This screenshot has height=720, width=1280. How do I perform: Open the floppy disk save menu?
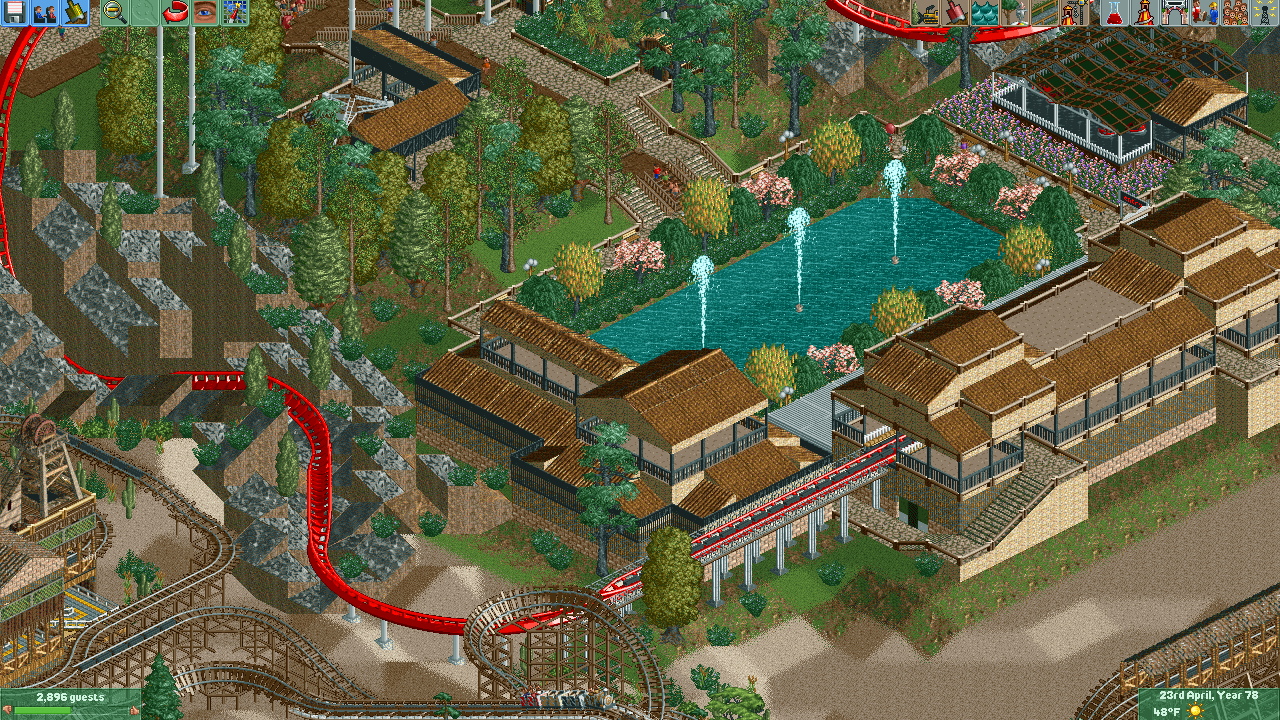pos(15,13)
